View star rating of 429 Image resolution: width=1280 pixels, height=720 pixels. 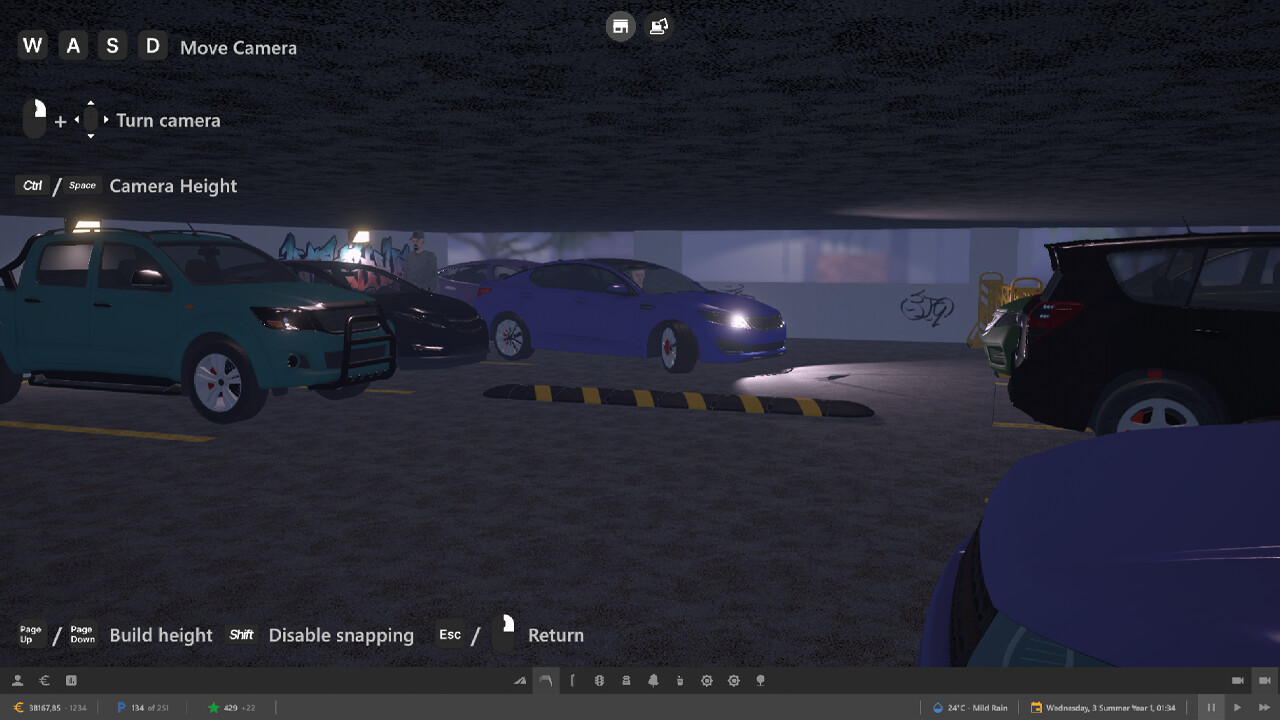[230, 707]
